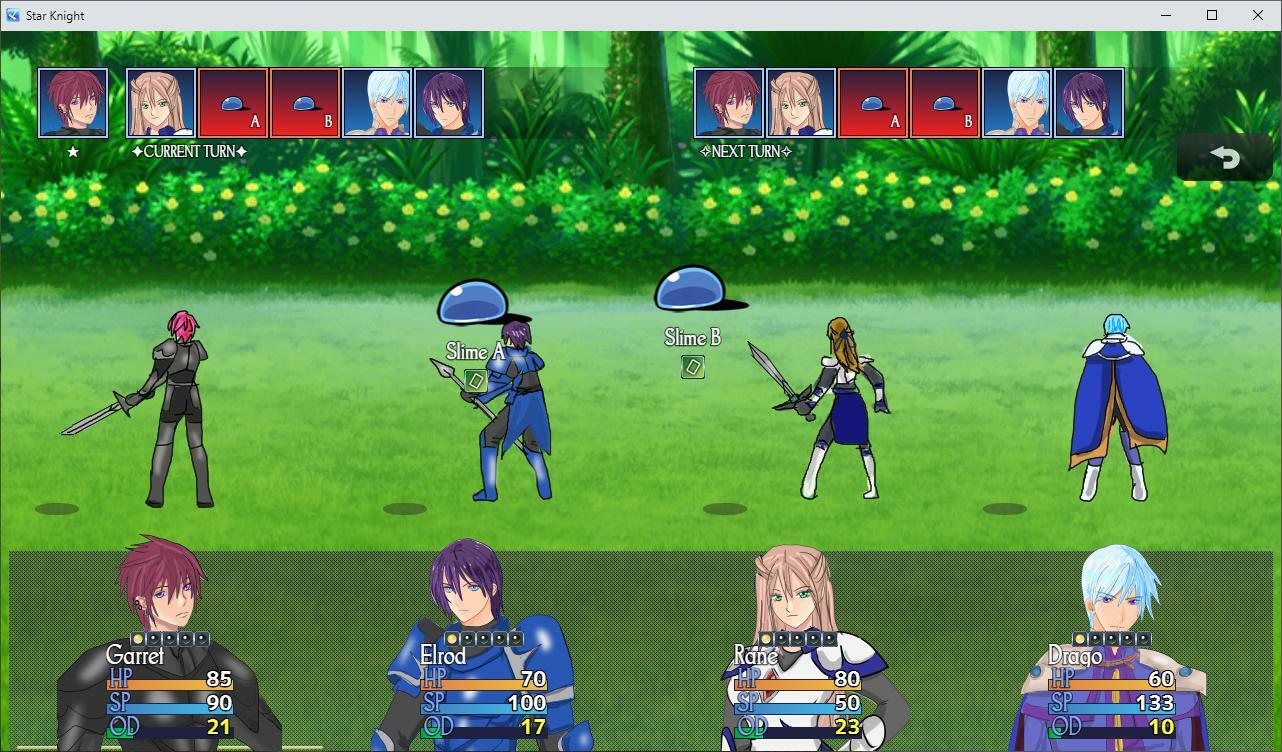The height and width of the screenshot is (752, 1282).
Task: Target Slime A
Action: [474, 303]
